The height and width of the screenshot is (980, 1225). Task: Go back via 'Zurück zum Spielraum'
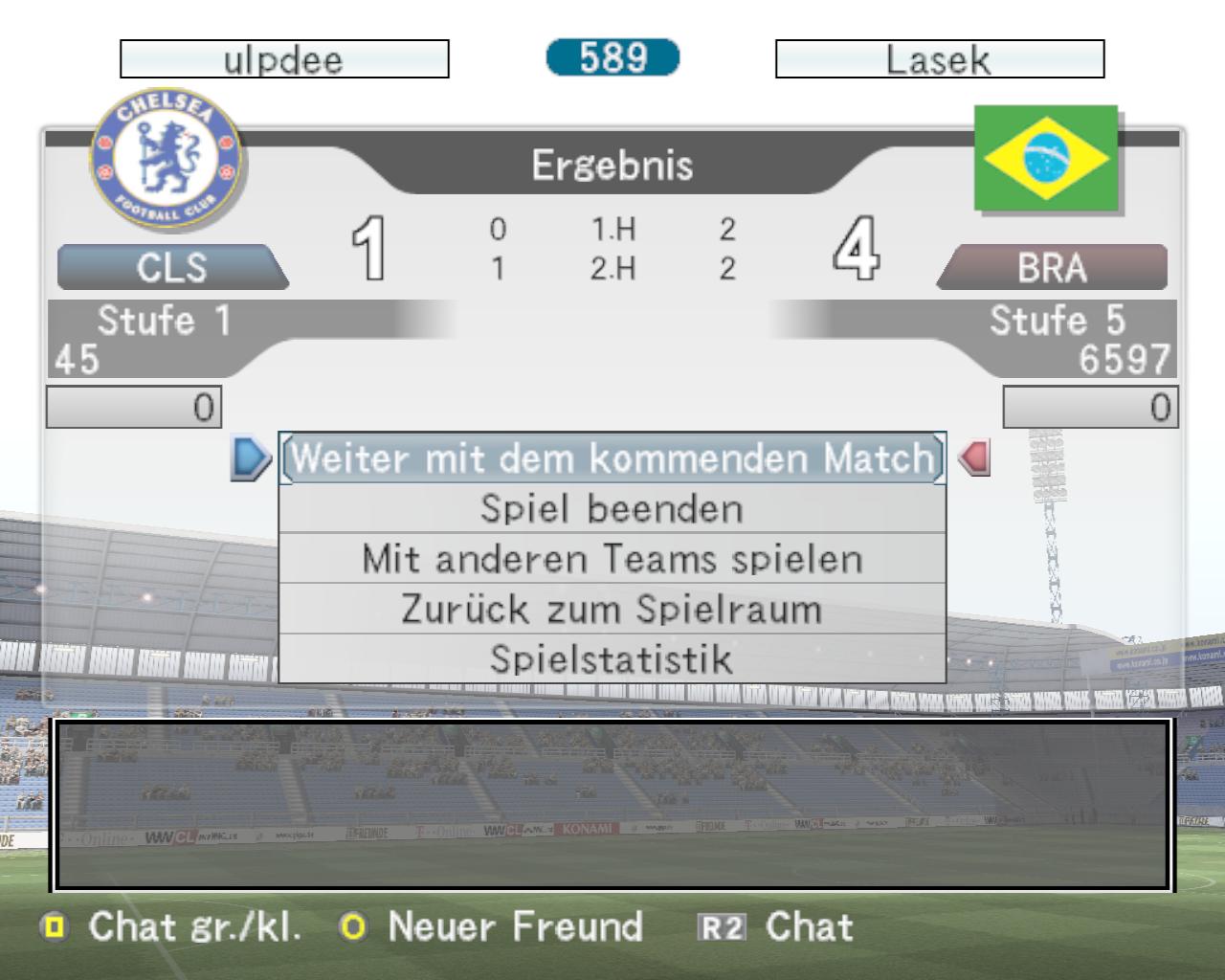click(x=612, y=610)
